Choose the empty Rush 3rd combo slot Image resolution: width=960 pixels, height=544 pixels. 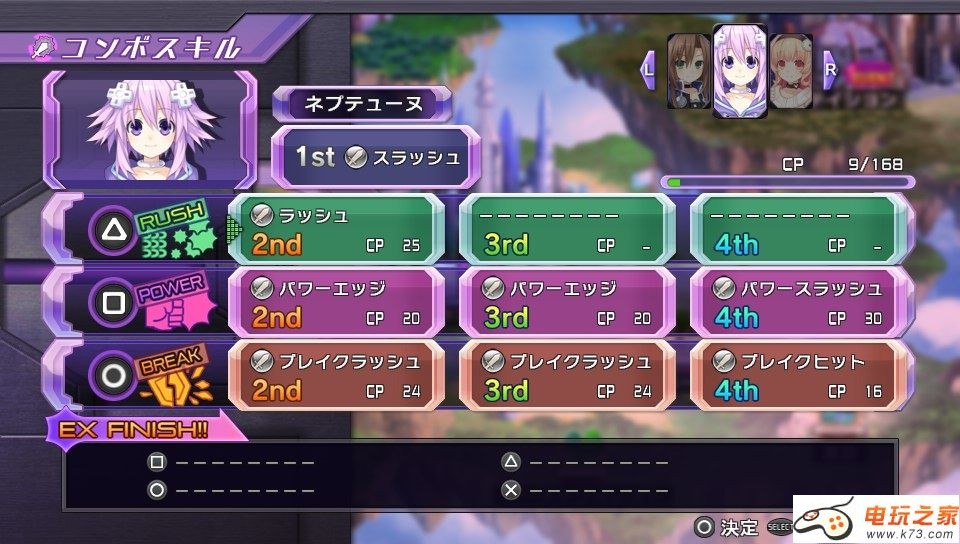pyautogui.click(x=566, y=230)
